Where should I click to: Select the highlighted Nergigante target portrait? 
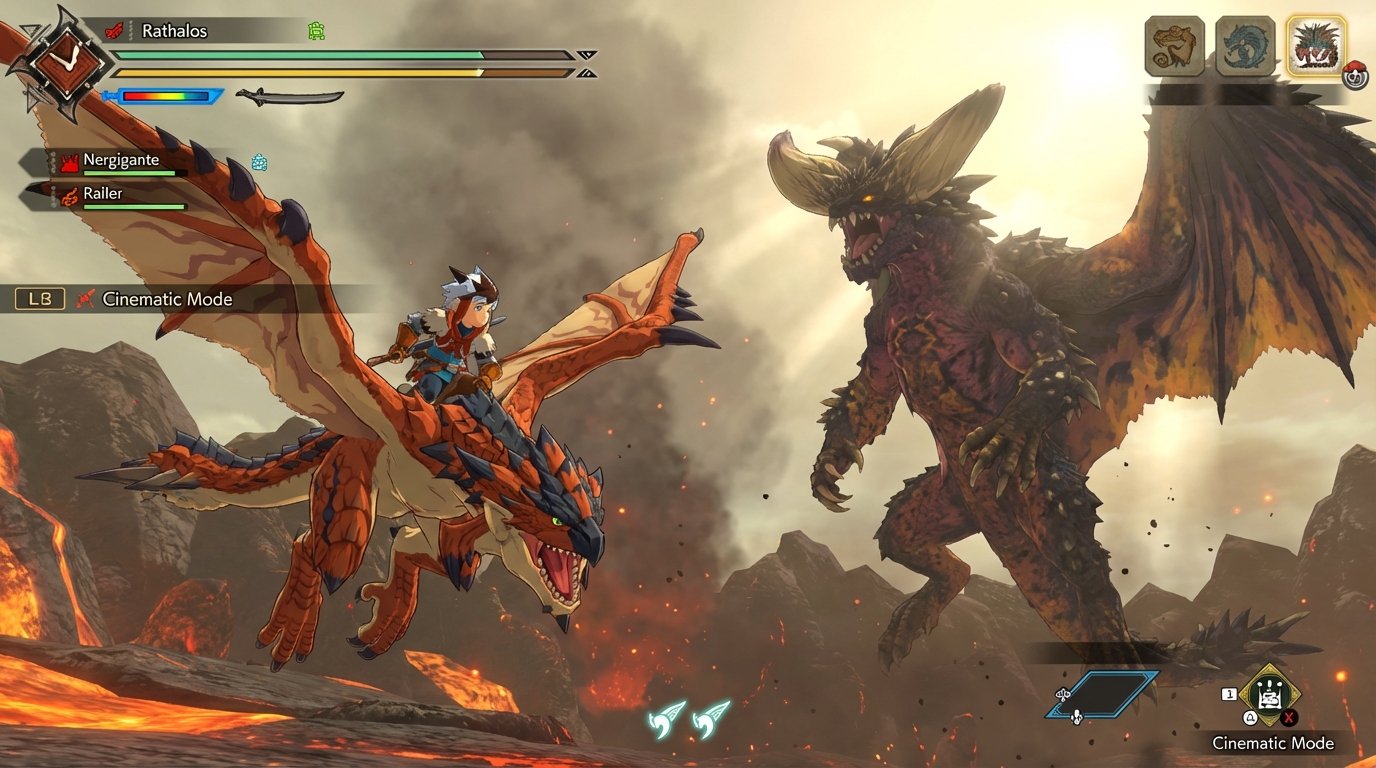(x=1316, y=44)
